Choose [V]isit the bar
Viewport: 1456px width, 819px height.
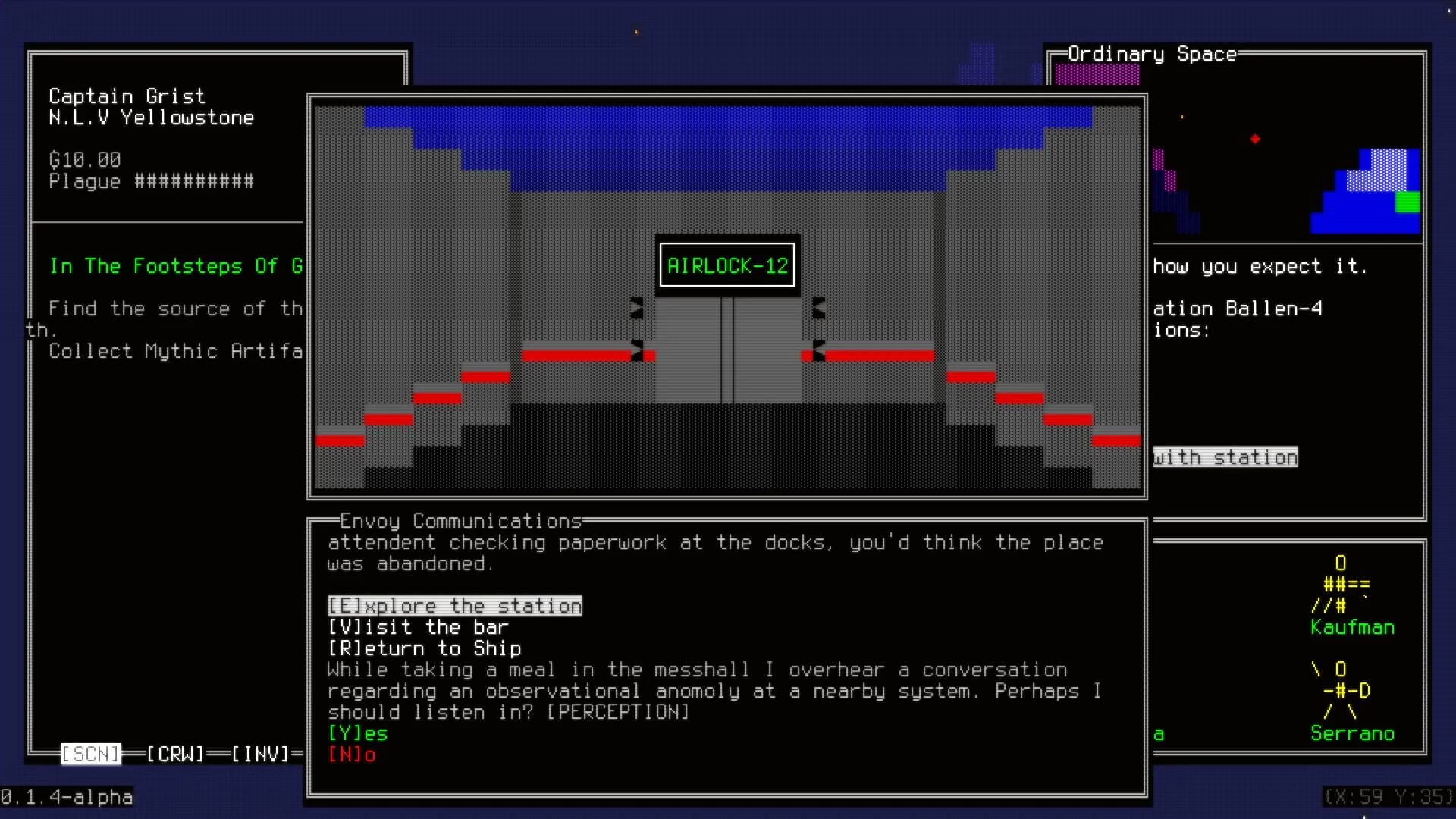coord(418,626)
